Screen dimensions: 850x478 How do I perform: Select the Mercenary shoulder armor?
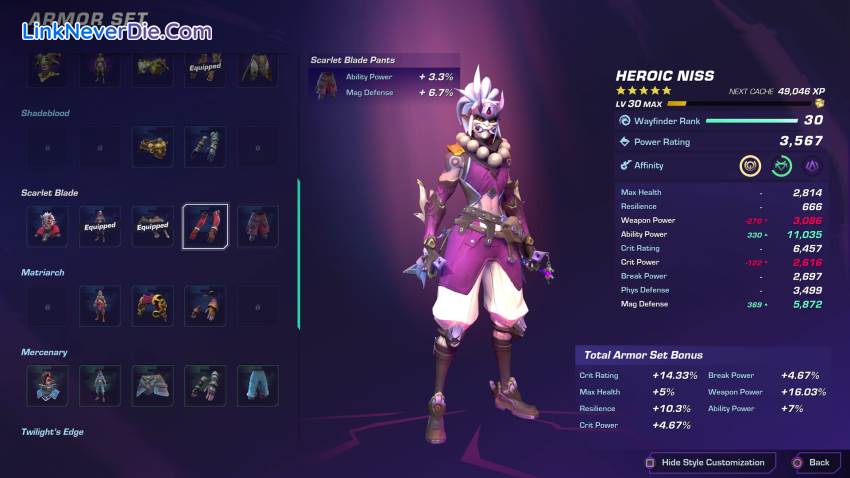coord(152,385)
